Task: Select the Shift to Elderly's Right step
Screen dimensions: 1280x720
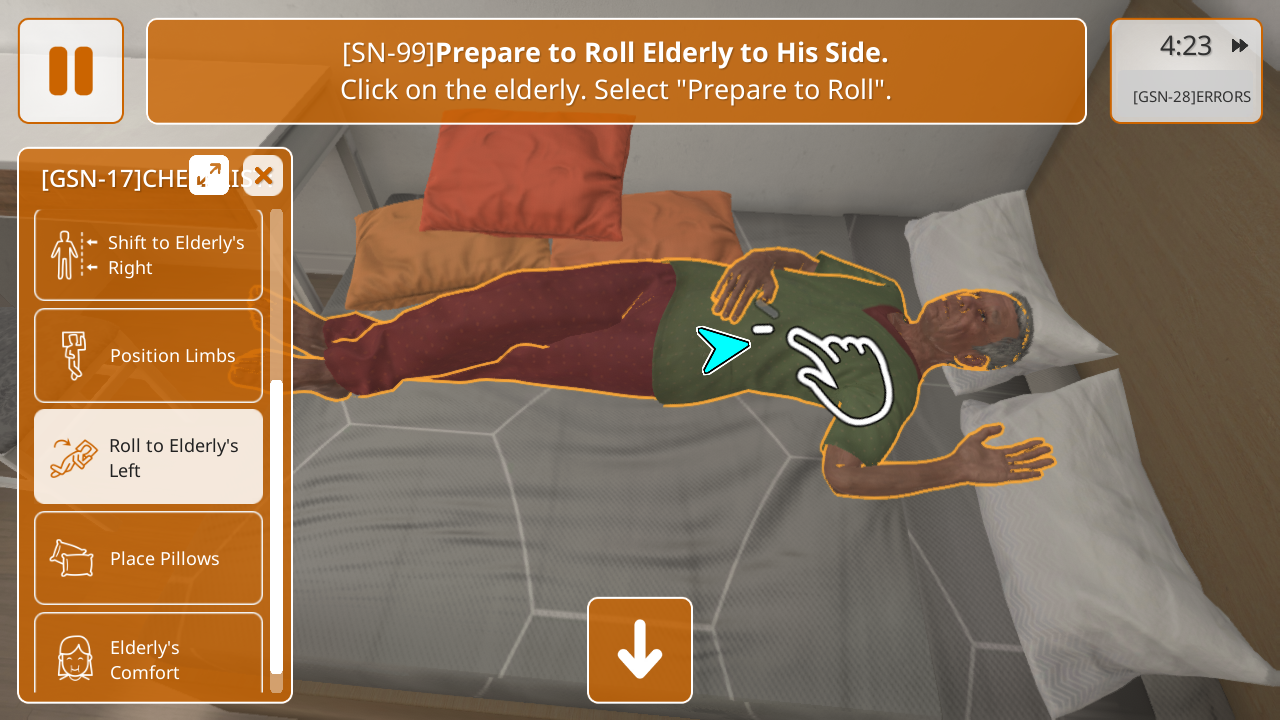Action: [149, 255]
